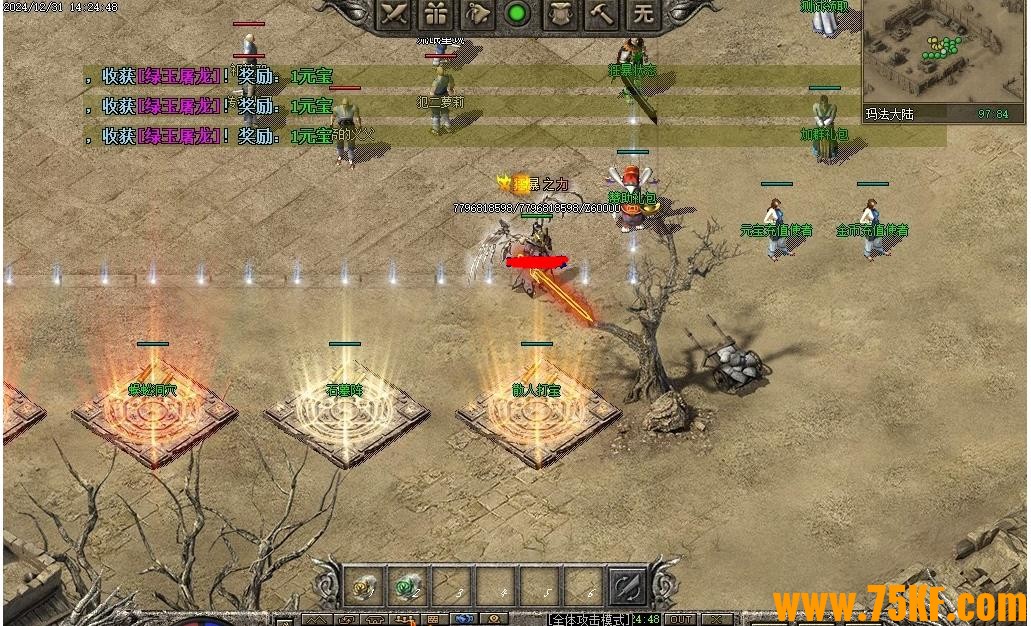The image size is (1031, 626).
Task: Click the OUT button on the bottom bar
Action: 681,619
